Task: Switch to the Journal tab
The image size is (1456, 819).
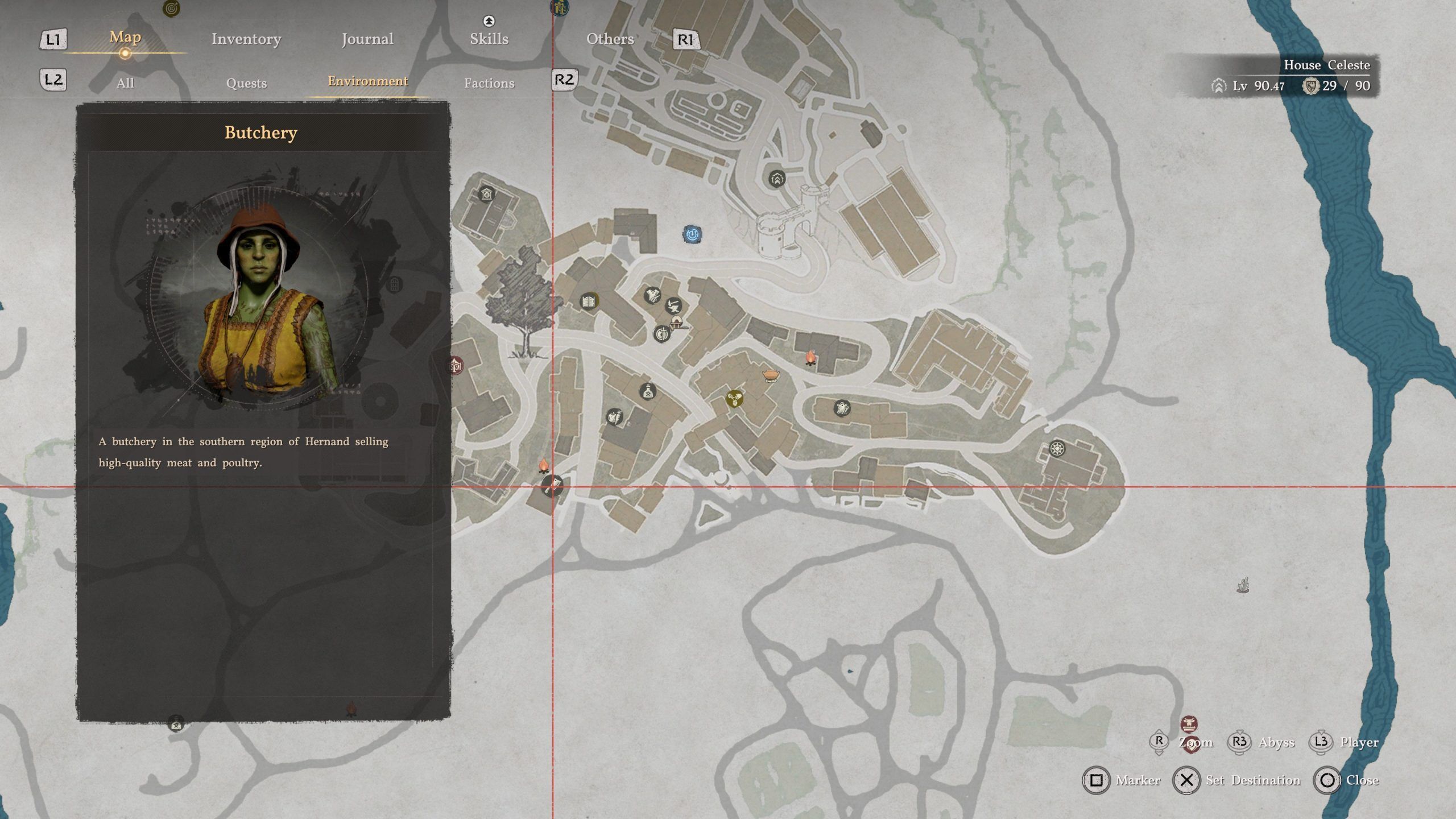Action: 367,39
